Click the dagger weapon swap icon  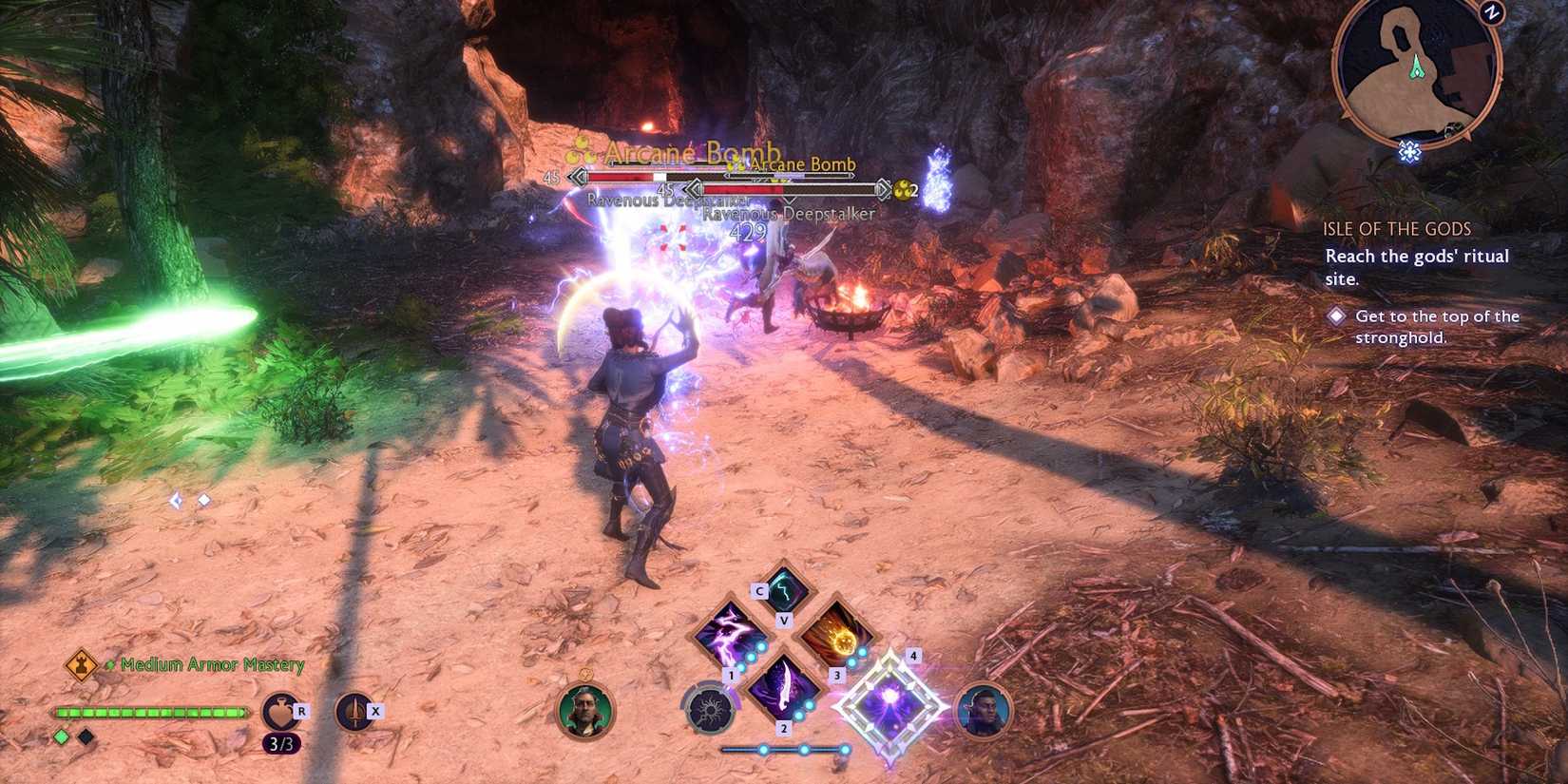354,712
